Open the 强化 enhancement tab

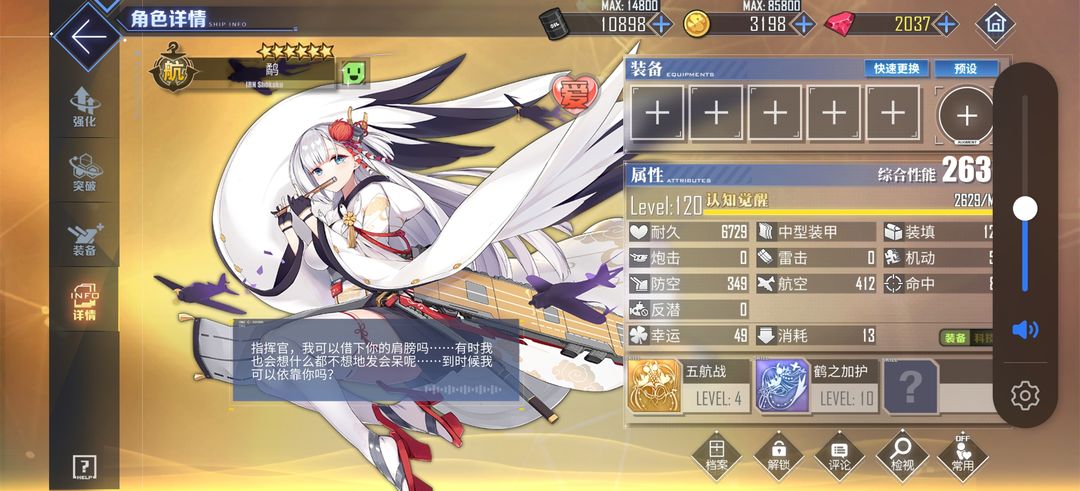click(x=84, y=108)
